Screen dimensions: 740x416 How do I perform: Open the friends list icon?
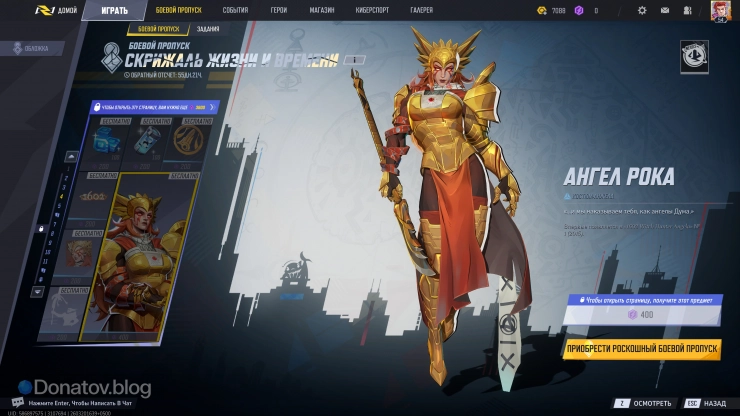point(686,10)
